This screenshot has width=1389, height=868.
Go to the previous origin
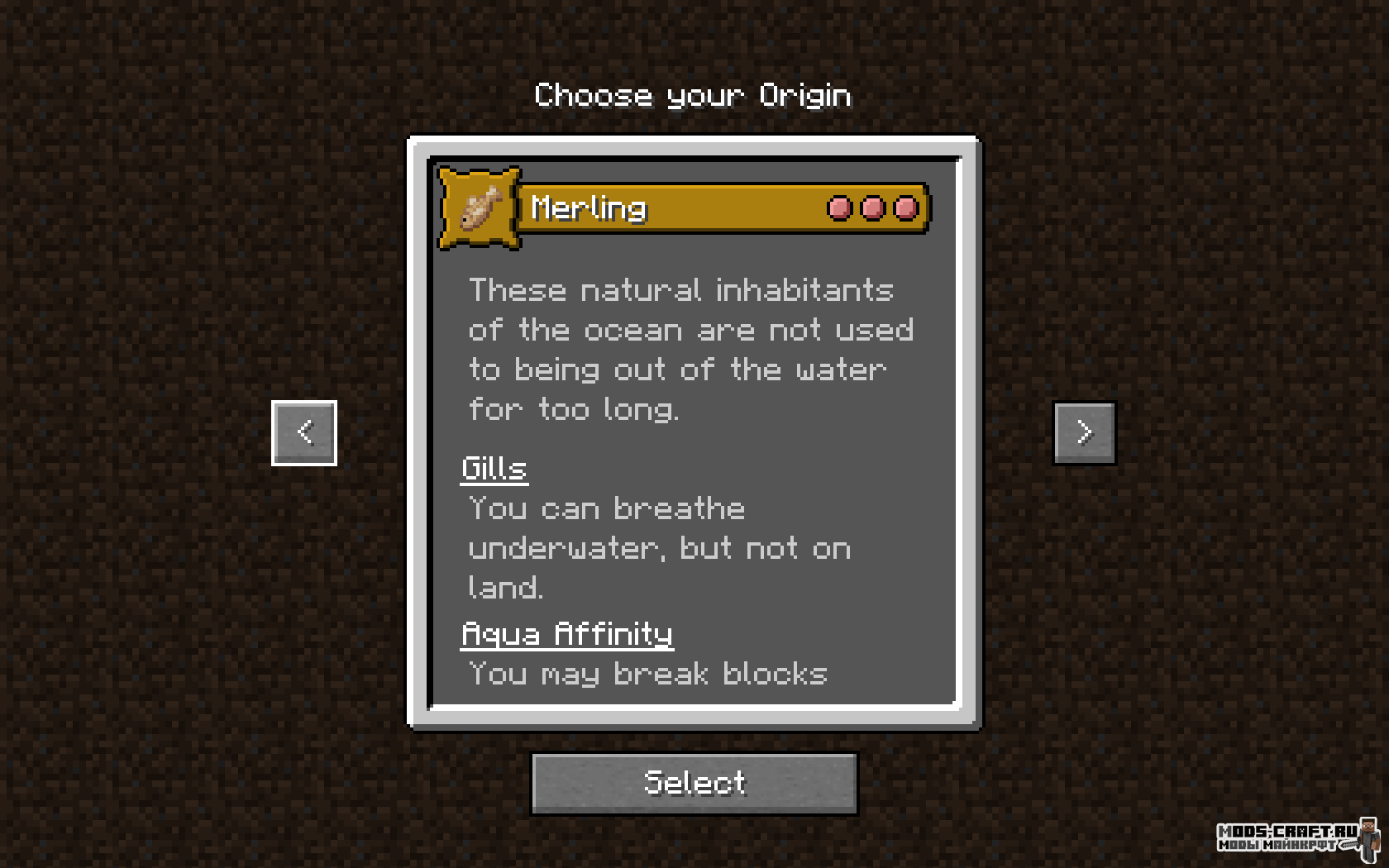(x=304, y=432)
